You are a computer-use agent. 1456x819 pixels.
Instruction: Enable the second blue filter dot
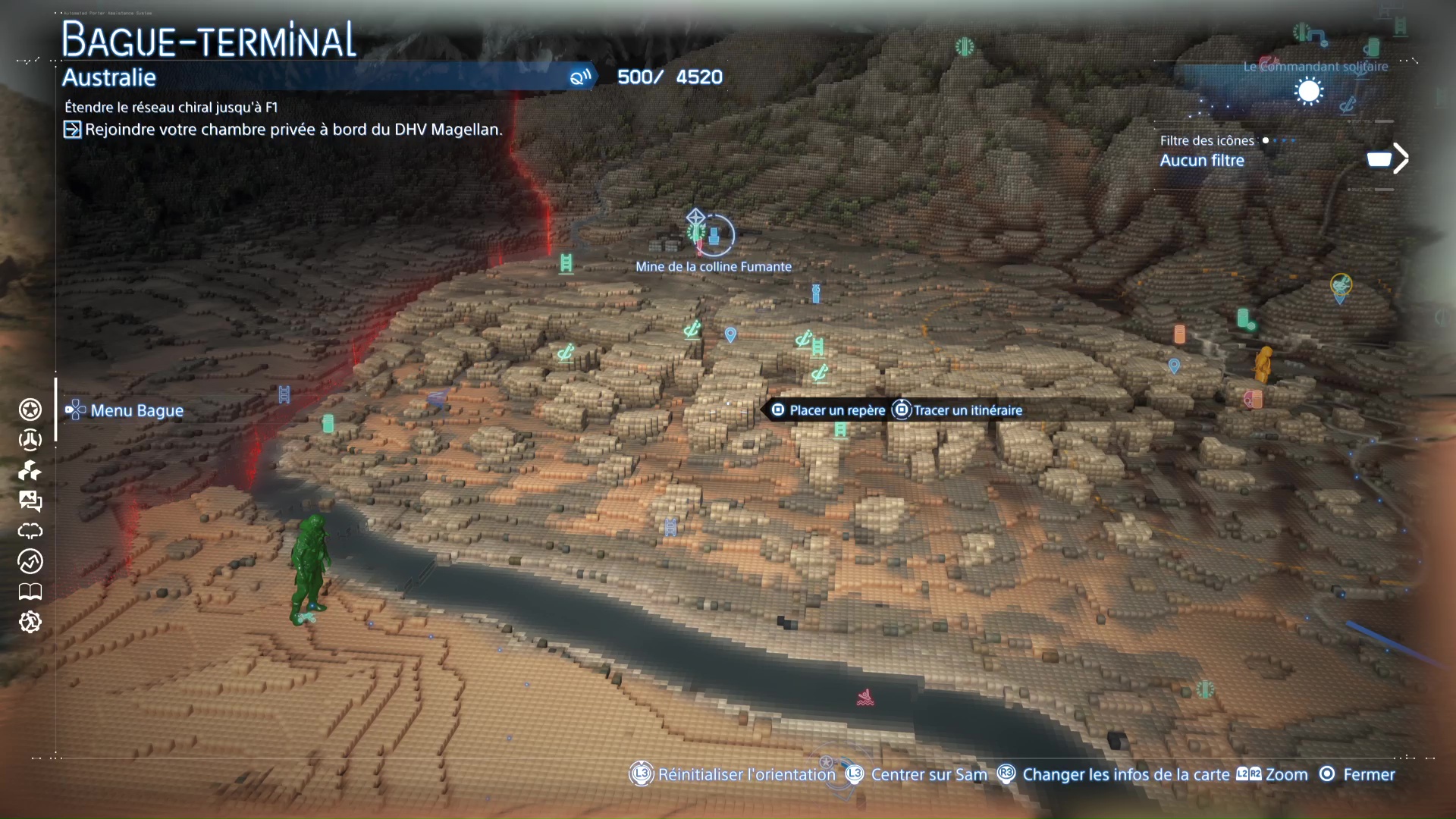point(1275,140)
